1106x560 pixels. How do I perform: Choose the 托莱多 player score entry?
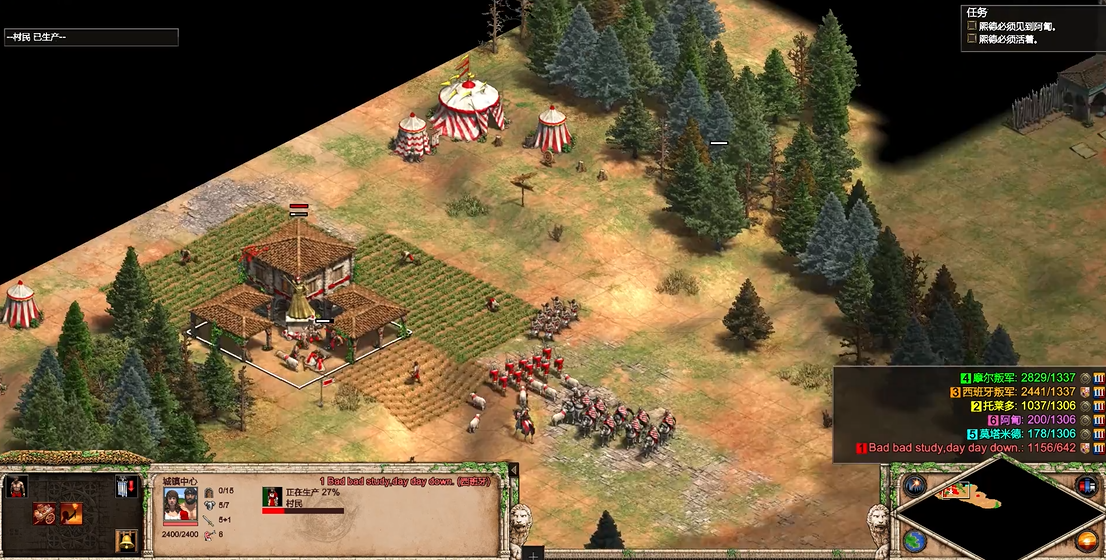pos(1023,406)
